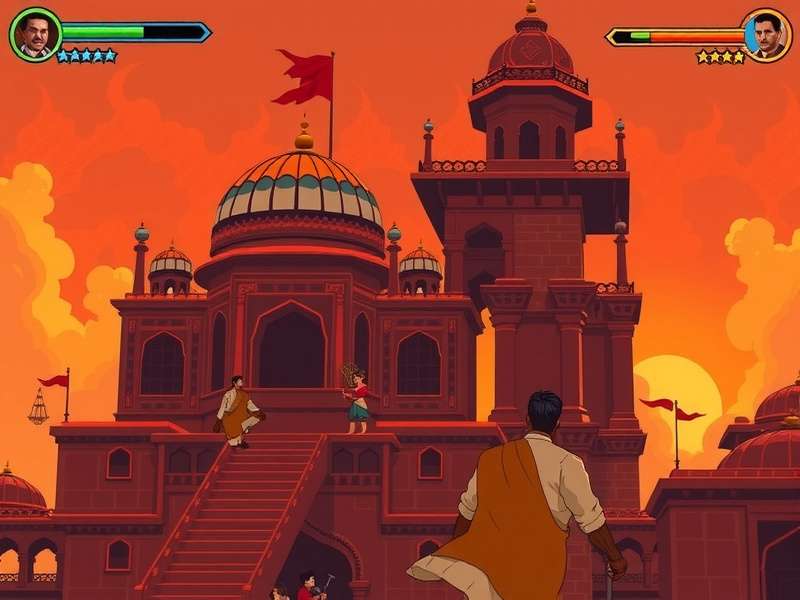The height and width of the screenshot is (600, 800).
Task: Select the orange-ringed opponent portrait
Action: click(766, 35)
